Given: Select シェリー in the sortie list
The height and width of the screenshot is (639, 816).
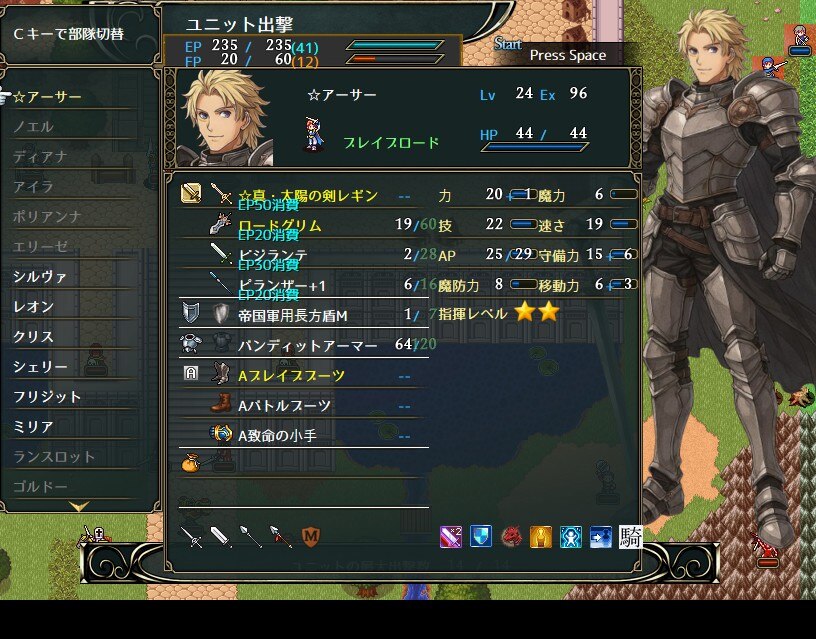Looking at the screenshot, I should click(41, 367).
